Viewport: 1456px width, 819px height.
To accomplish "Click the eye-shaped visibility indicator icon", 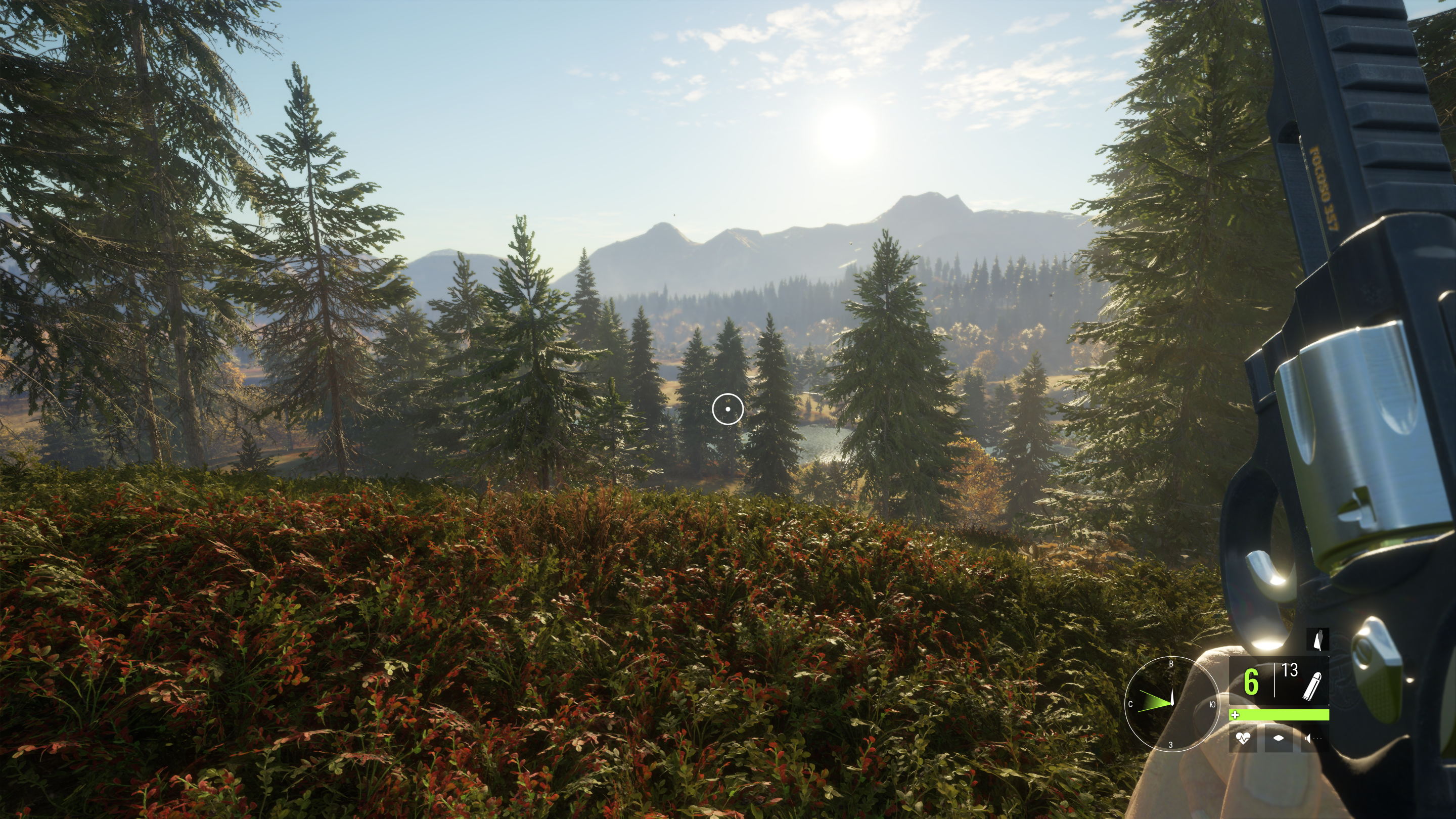I will 1279,738.
